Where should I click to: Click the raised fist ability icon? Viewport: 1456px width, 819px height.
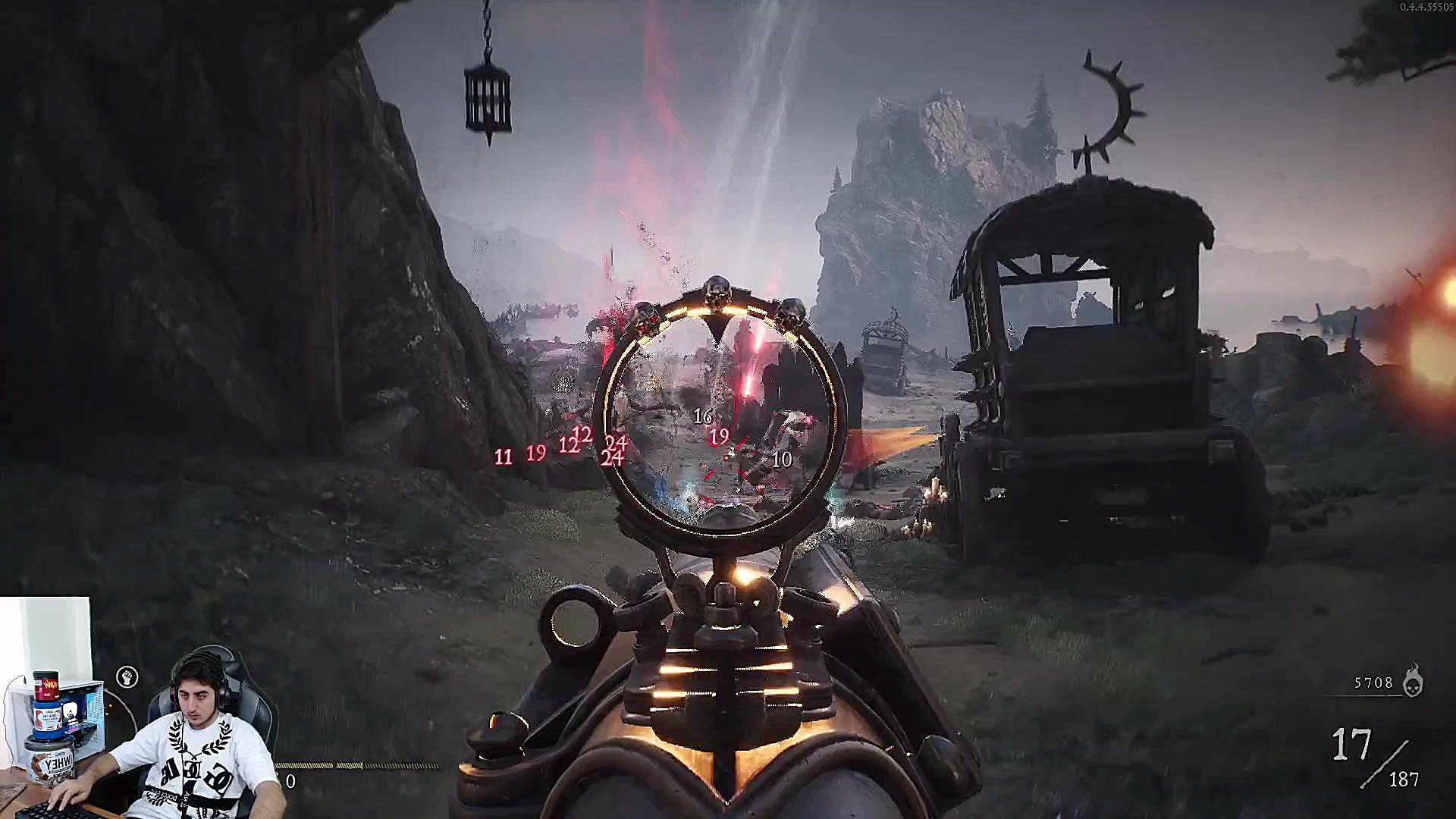pyautogui.click(x=127, y=677)
